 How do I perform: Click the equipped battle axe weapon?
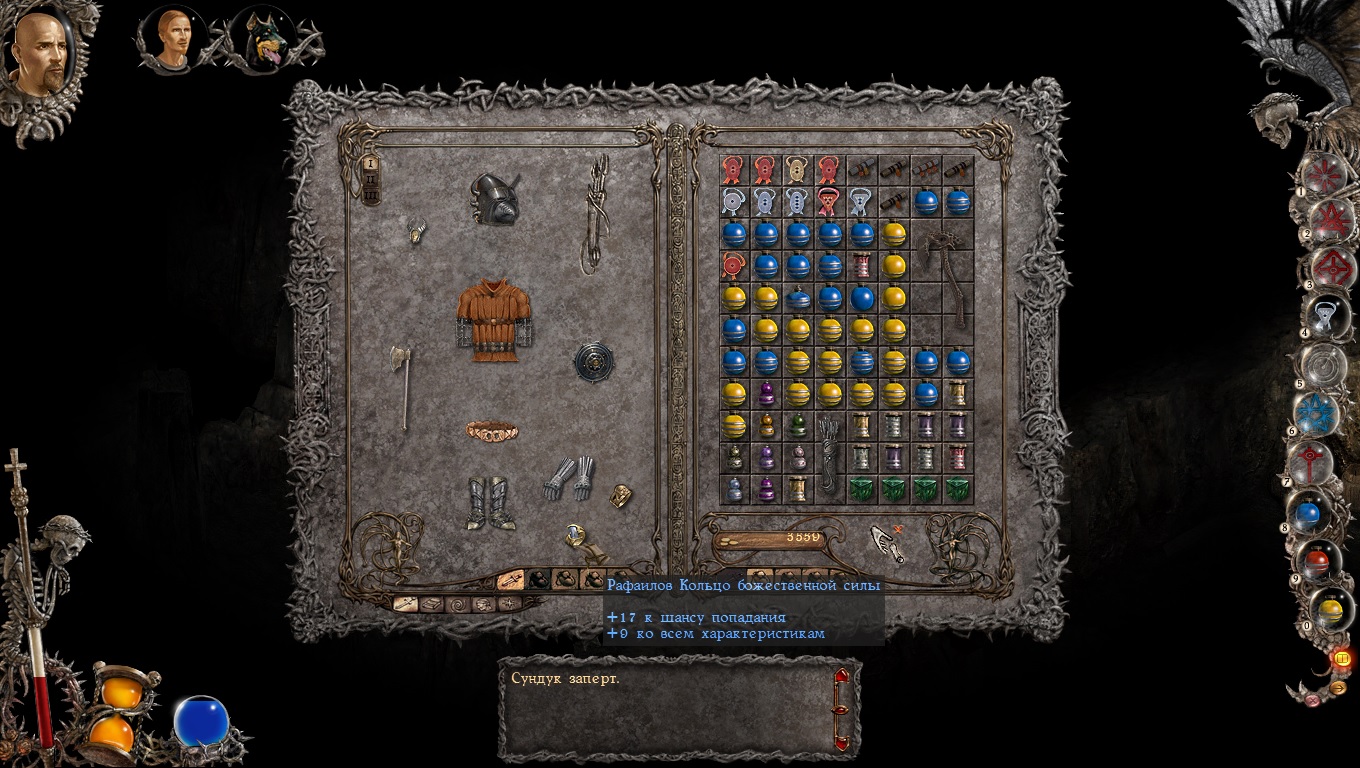coord(402,385)
